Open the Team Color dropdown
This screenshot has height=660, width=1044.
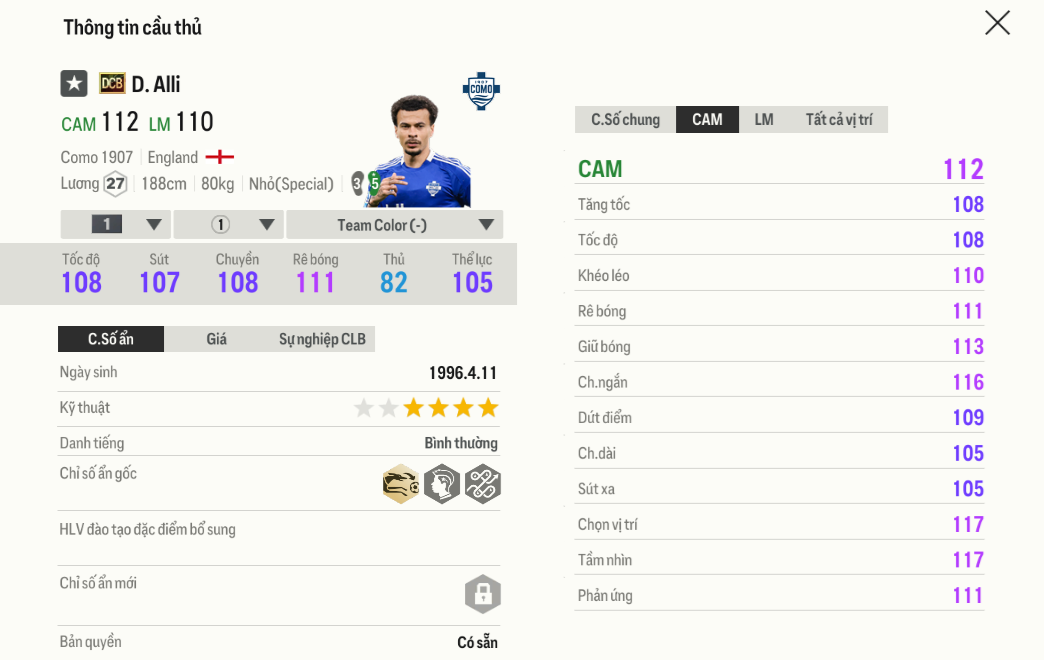click(x=394, y=225)
